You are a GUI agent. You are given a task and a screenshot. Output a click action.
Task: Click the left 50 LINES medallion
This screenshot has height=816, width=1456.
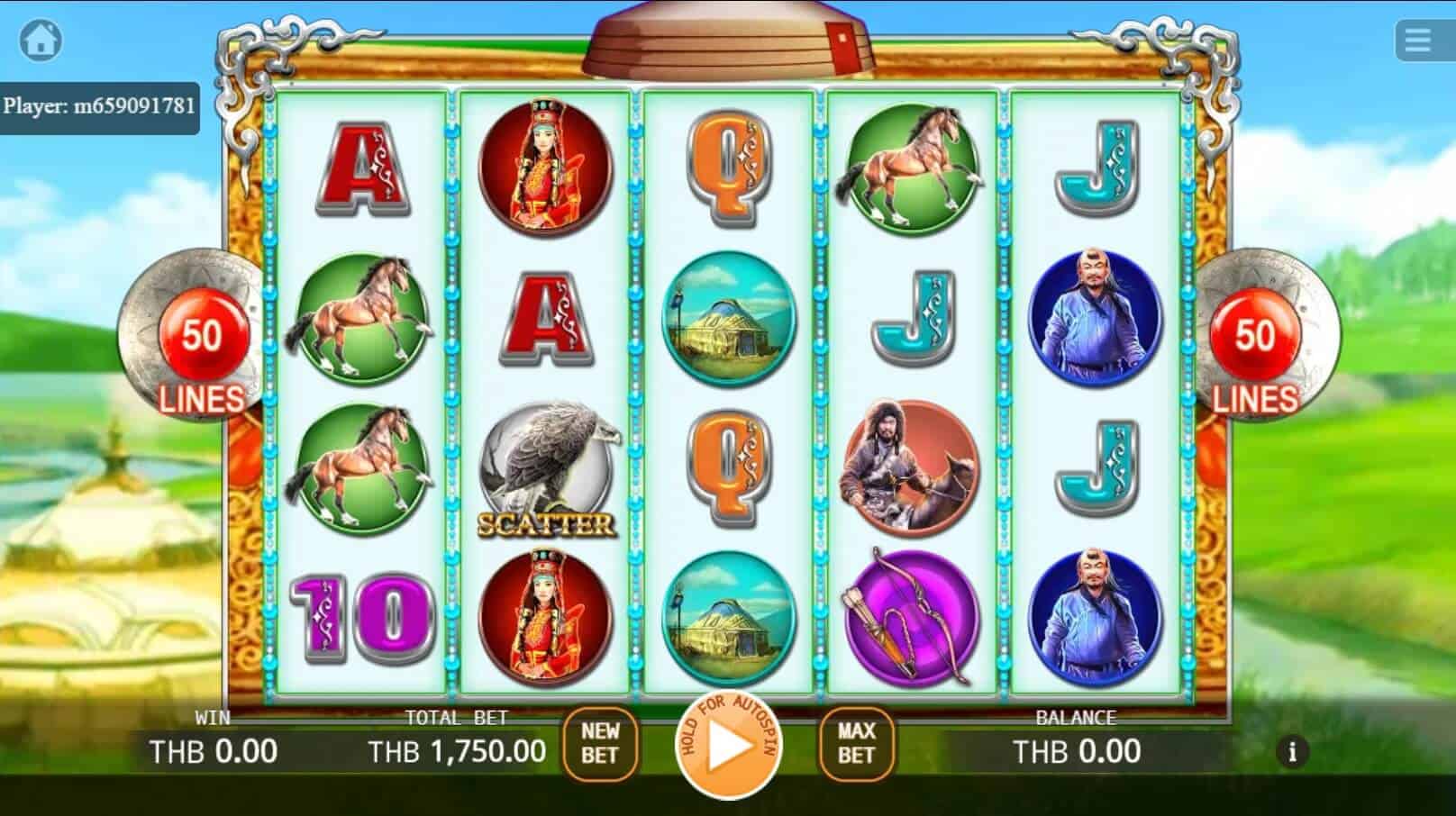(x=201, y=354)
